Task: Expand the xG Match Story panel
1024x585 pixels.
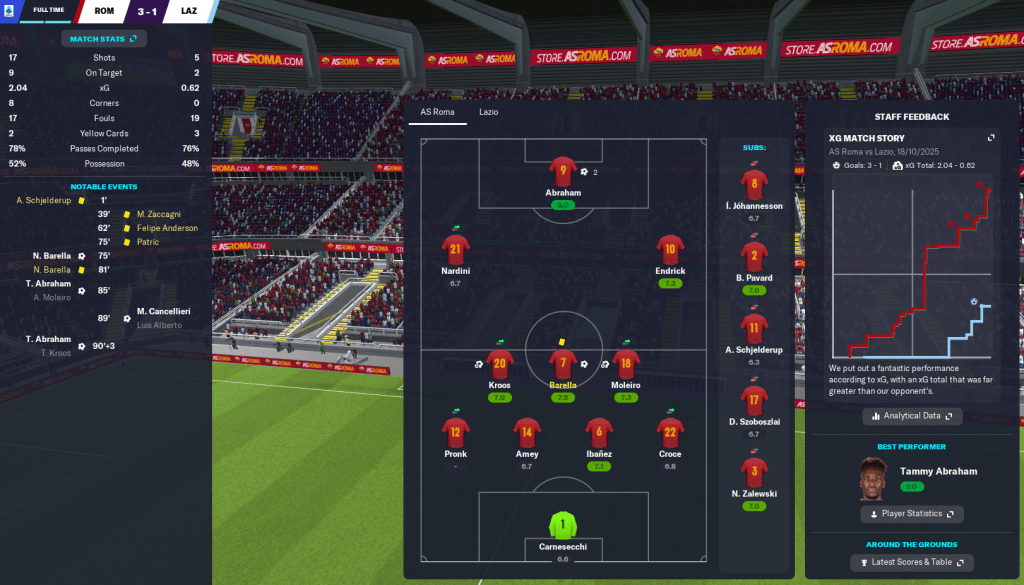Action: [x=991, y=138]
